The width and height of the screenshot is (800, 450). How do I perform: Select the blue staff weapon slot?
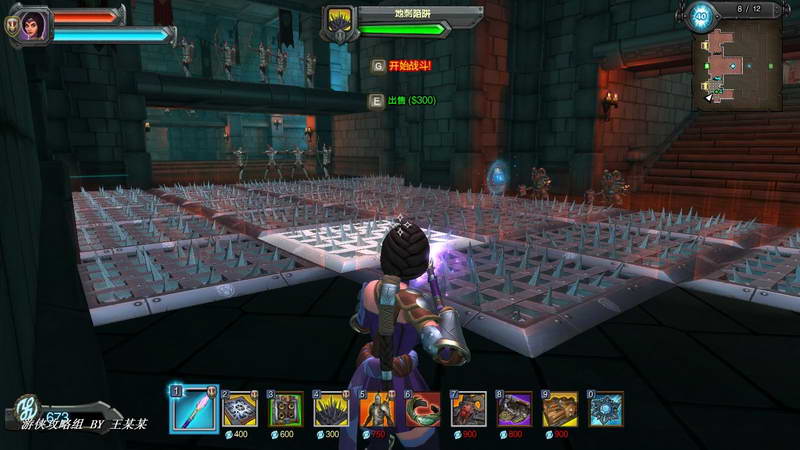(x=193, y=408)
